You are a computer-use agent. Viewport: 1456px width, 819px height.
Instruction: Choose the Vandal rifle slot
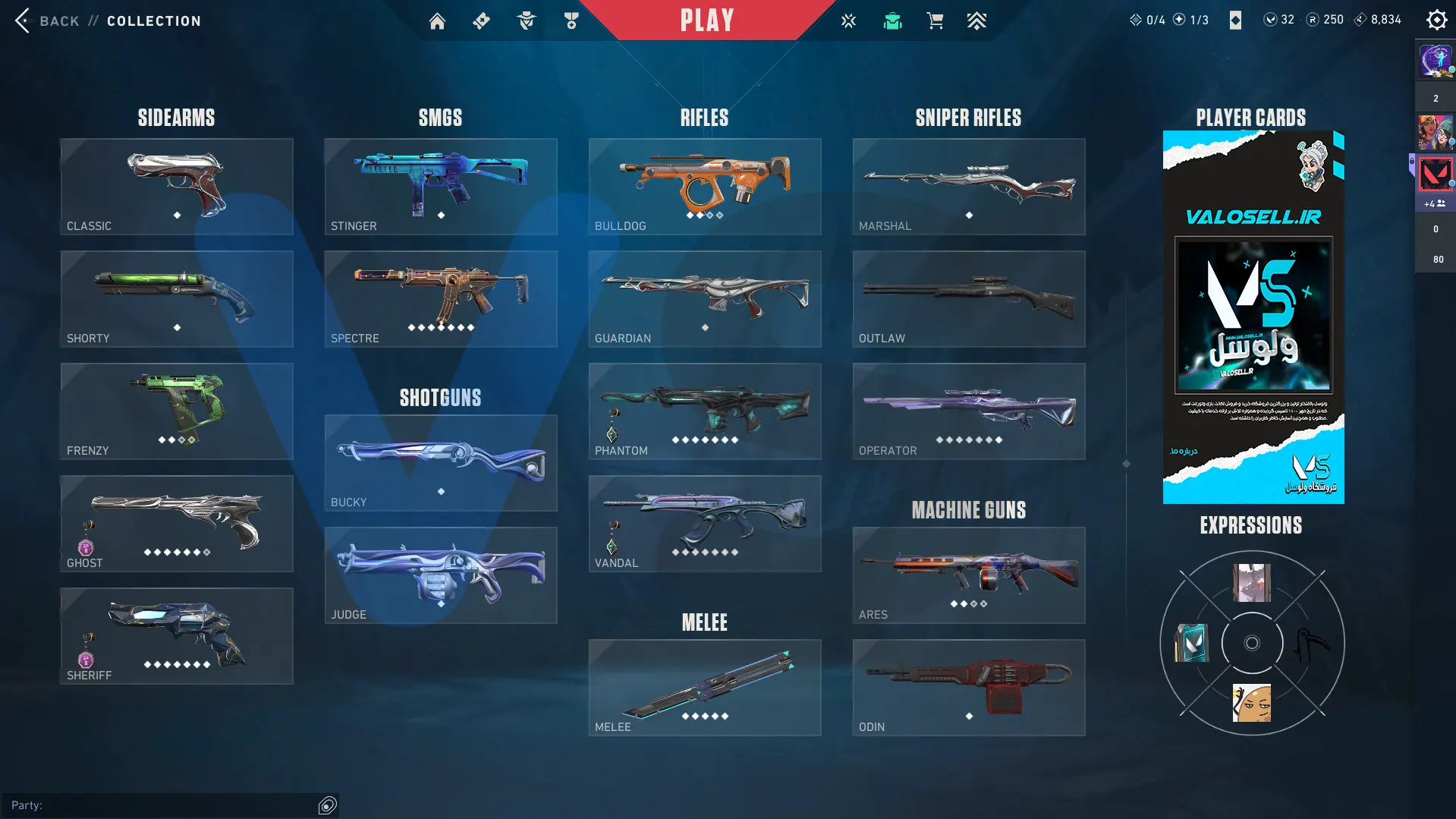click(x=705, y=524)
